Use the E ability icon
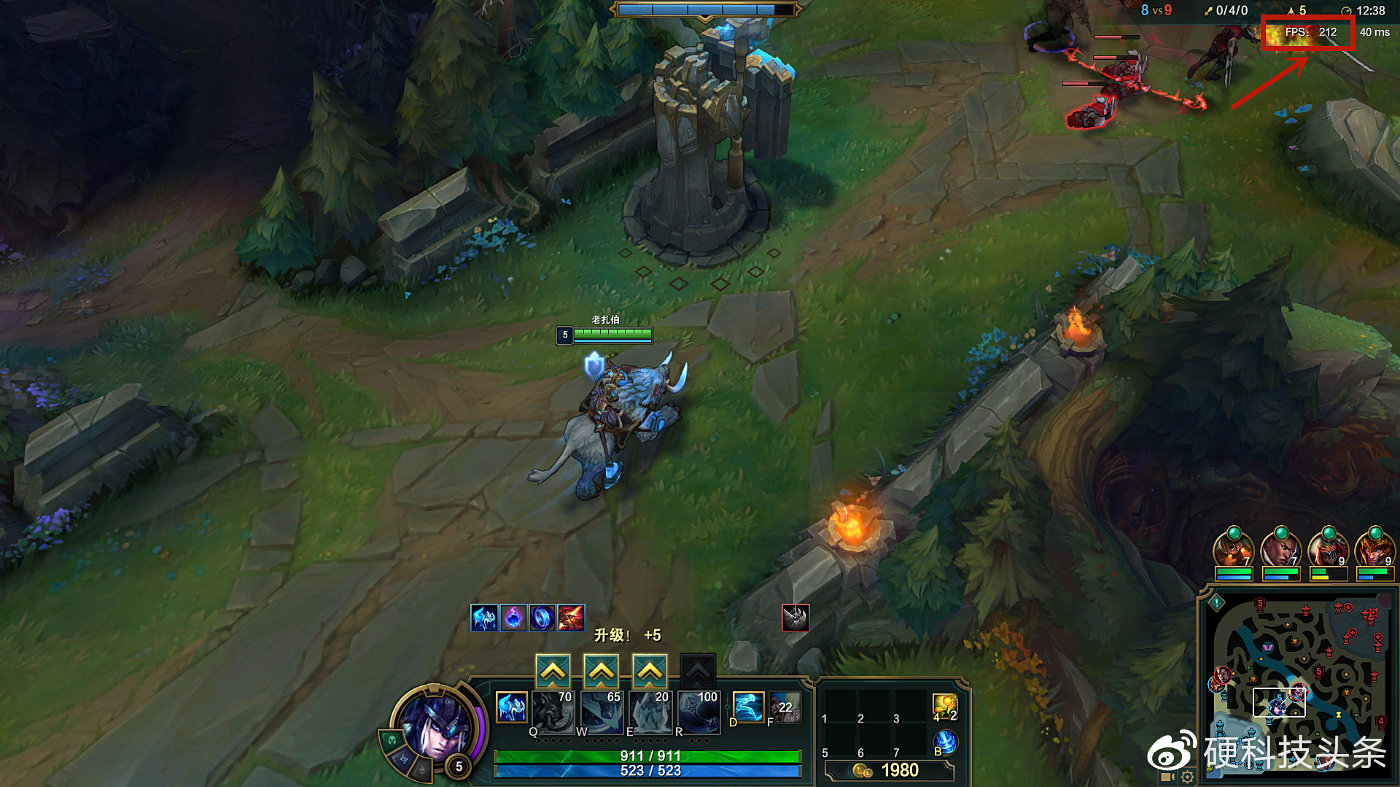The width and height of the screenshot is (1400, 787). 650,711
